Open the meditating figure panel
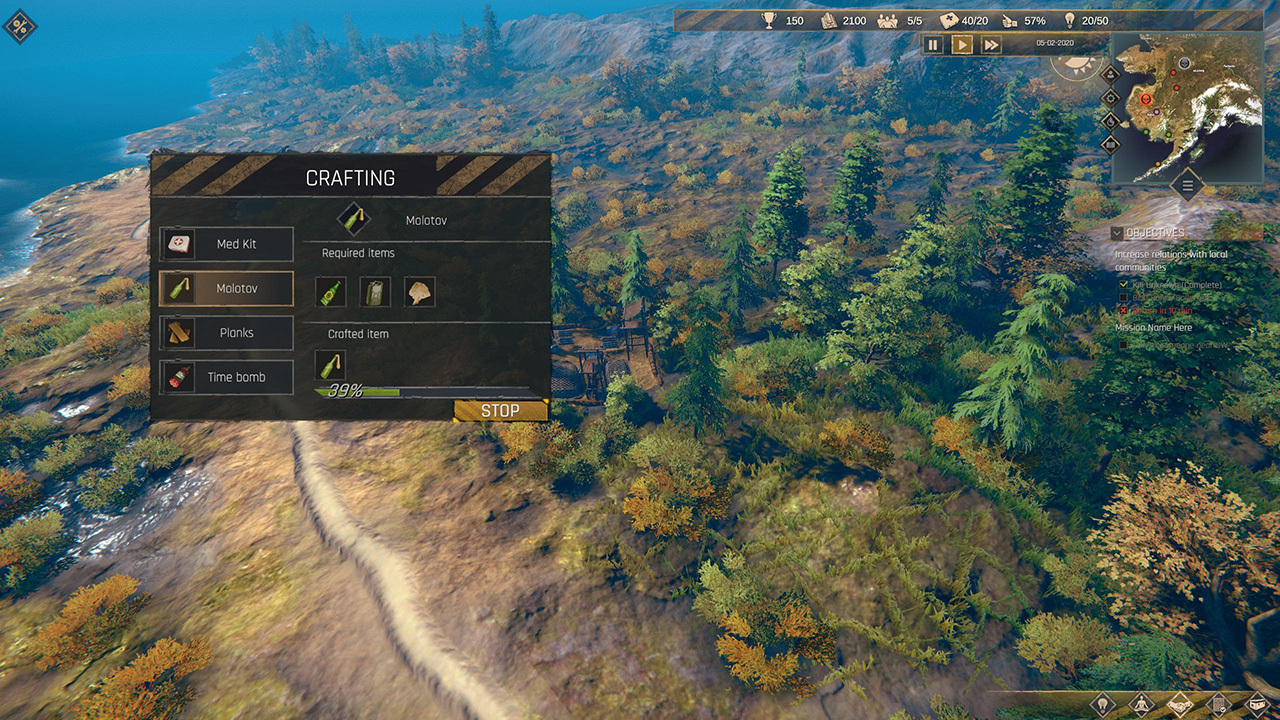This screenshot has width=1280, height=720. click(x=1141, y=704)
